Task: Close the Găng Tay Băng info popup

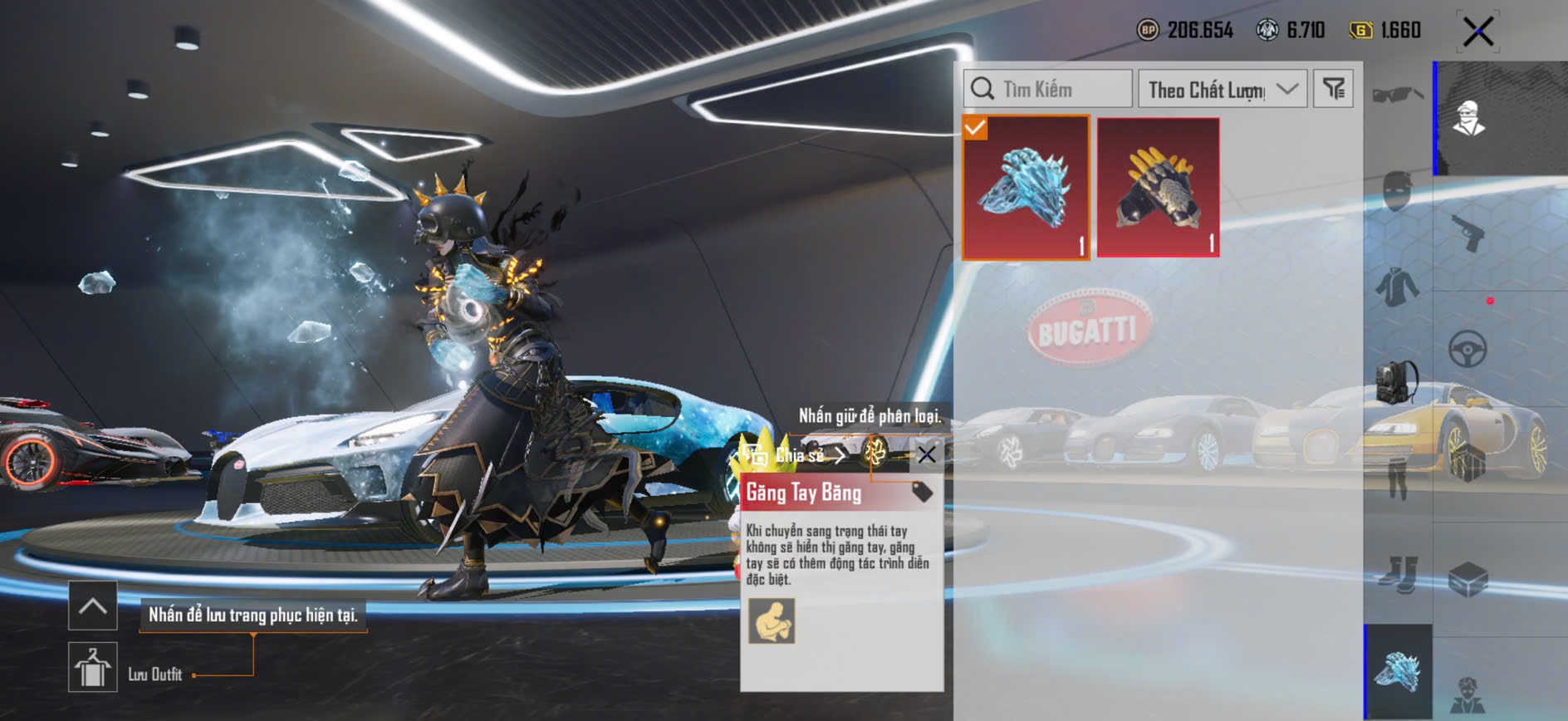Action: 927,454
